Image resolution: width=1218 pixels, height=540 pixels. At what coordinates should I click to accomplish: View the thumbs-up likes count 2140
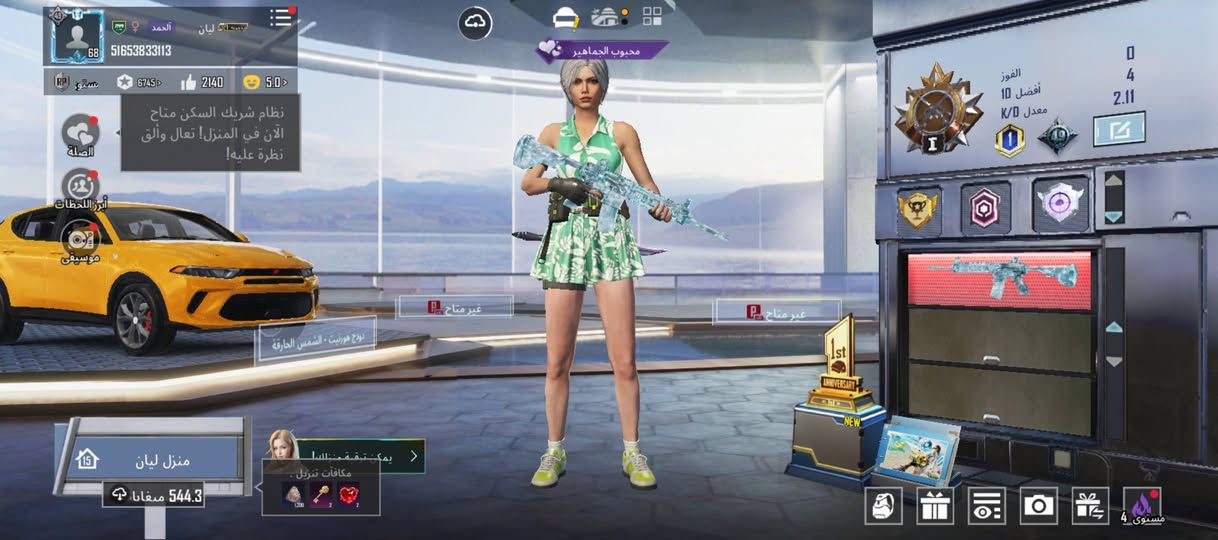pyautogui.click(x=201, y=82)
